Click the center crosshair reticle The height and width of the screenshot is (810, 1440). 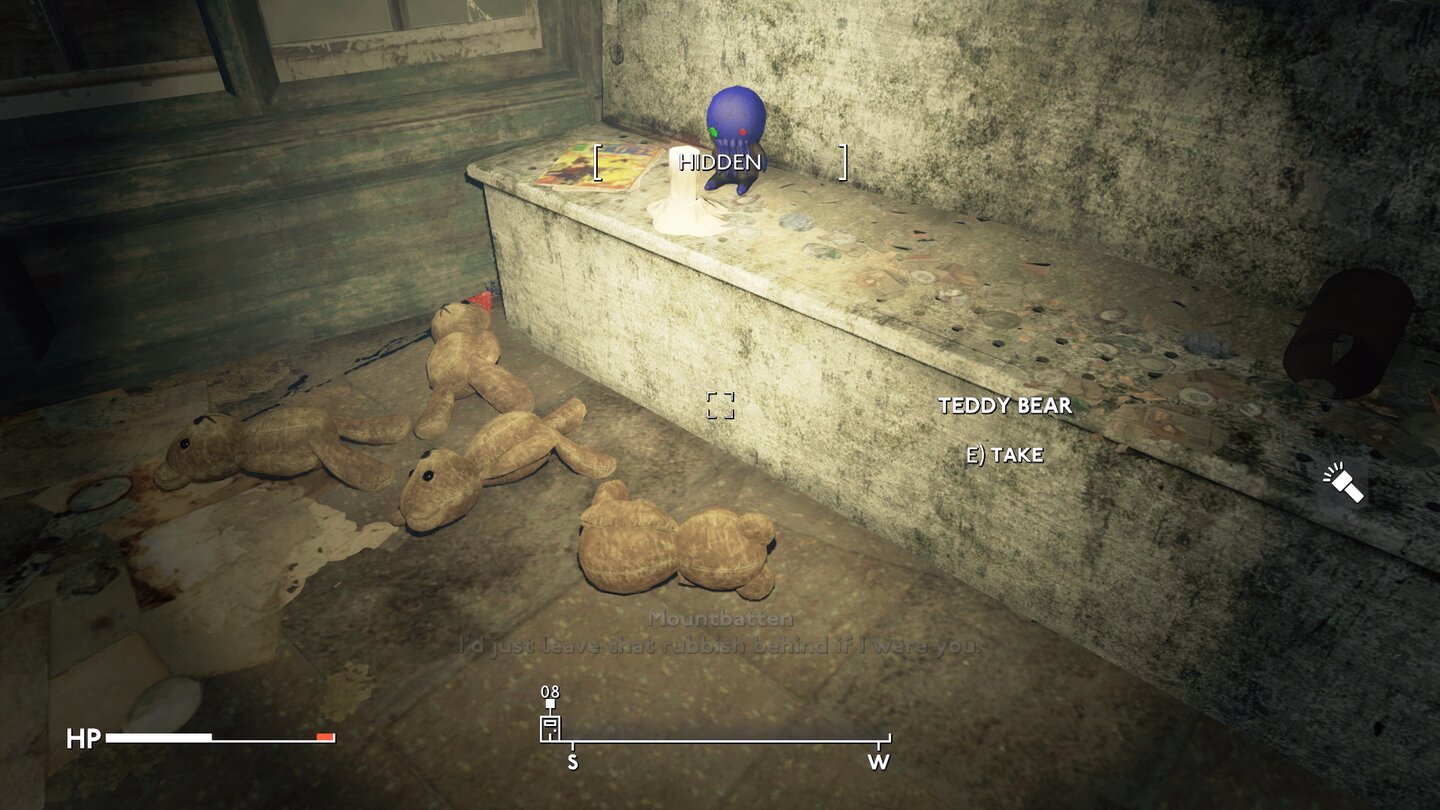[720, 405]
